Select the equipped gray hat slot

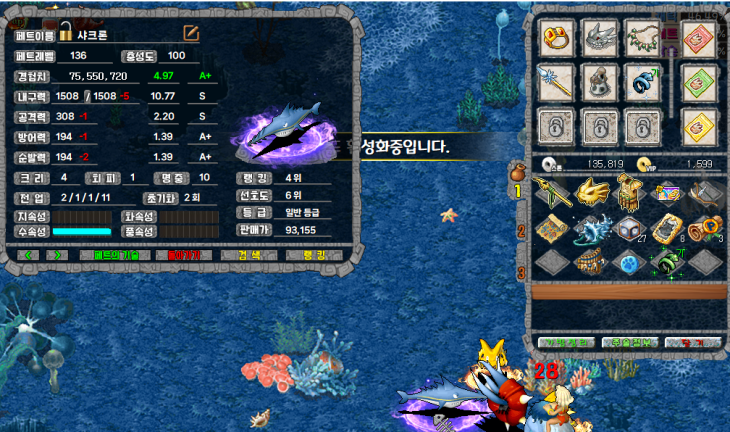tap(600, 82)
